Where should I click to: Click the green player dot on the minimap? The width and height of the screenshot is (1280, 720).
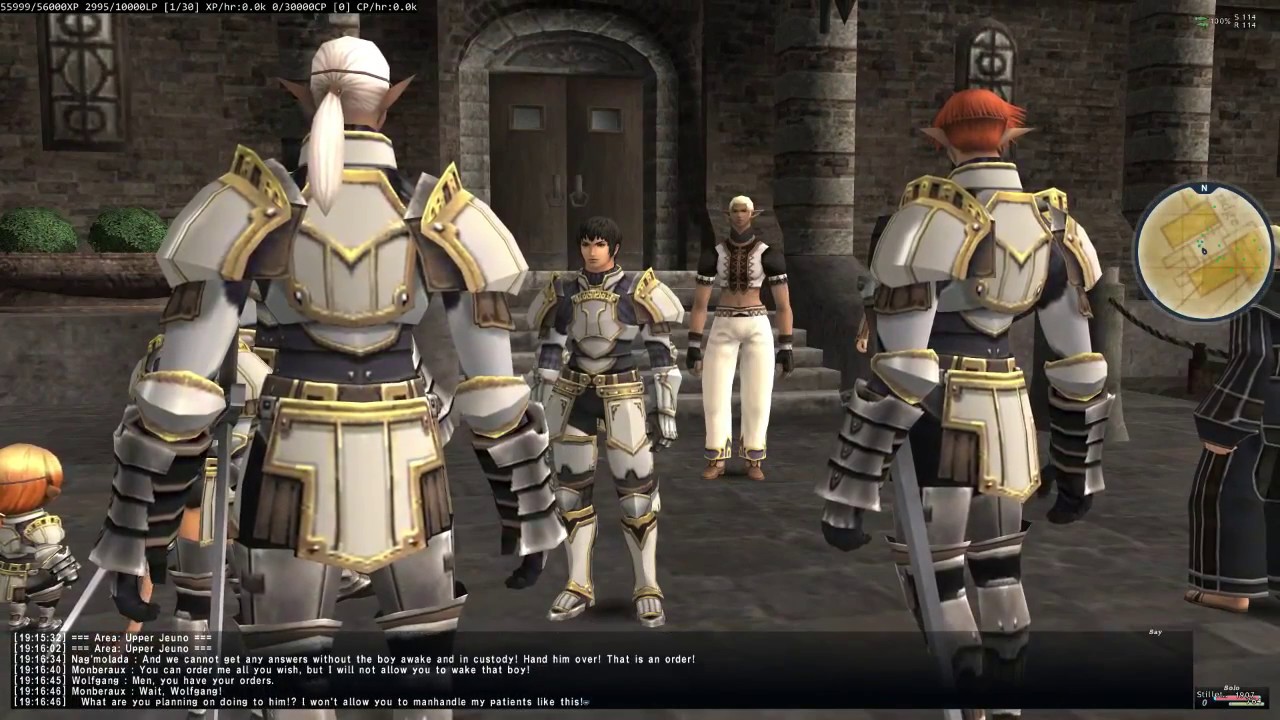(x=1198, y=243)
